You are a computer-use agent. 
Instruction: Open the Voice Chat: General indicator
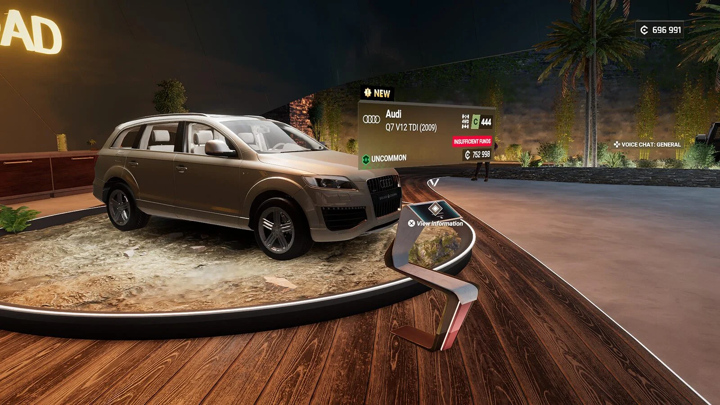point(647,145)
